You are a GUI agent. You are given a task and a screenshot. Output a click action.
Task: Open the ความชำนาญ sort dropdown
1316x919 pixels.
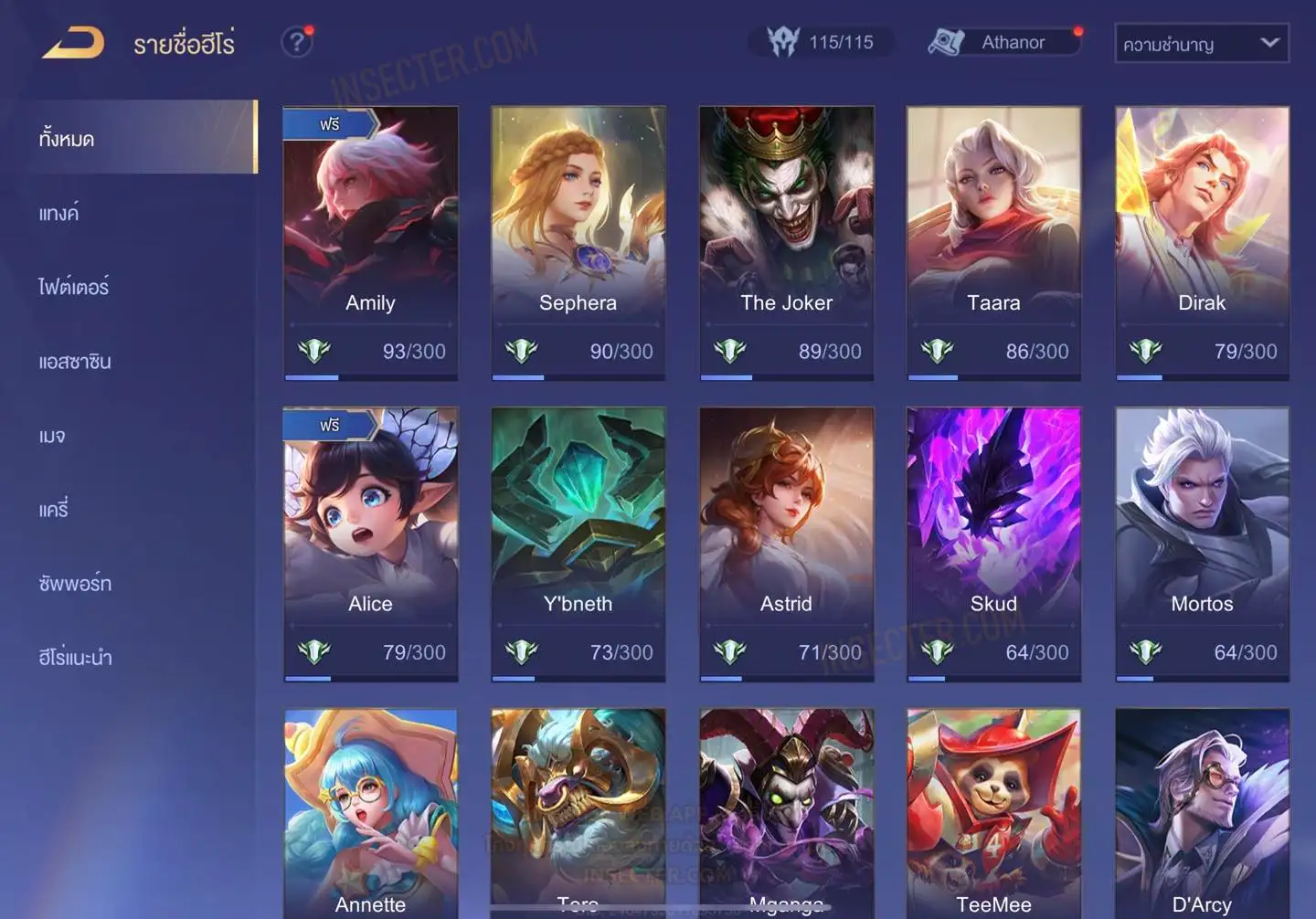point(1201,44)
